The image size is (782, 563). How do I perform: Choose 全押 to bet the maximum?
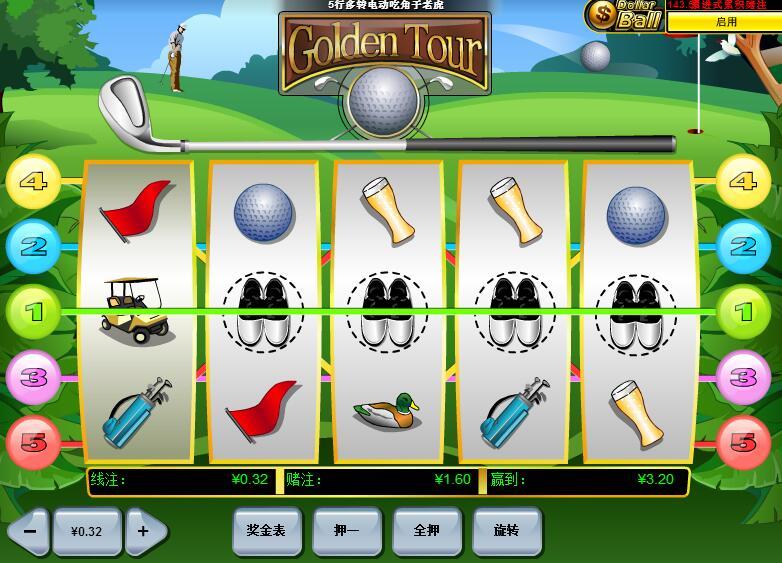(x=427, y=531)
